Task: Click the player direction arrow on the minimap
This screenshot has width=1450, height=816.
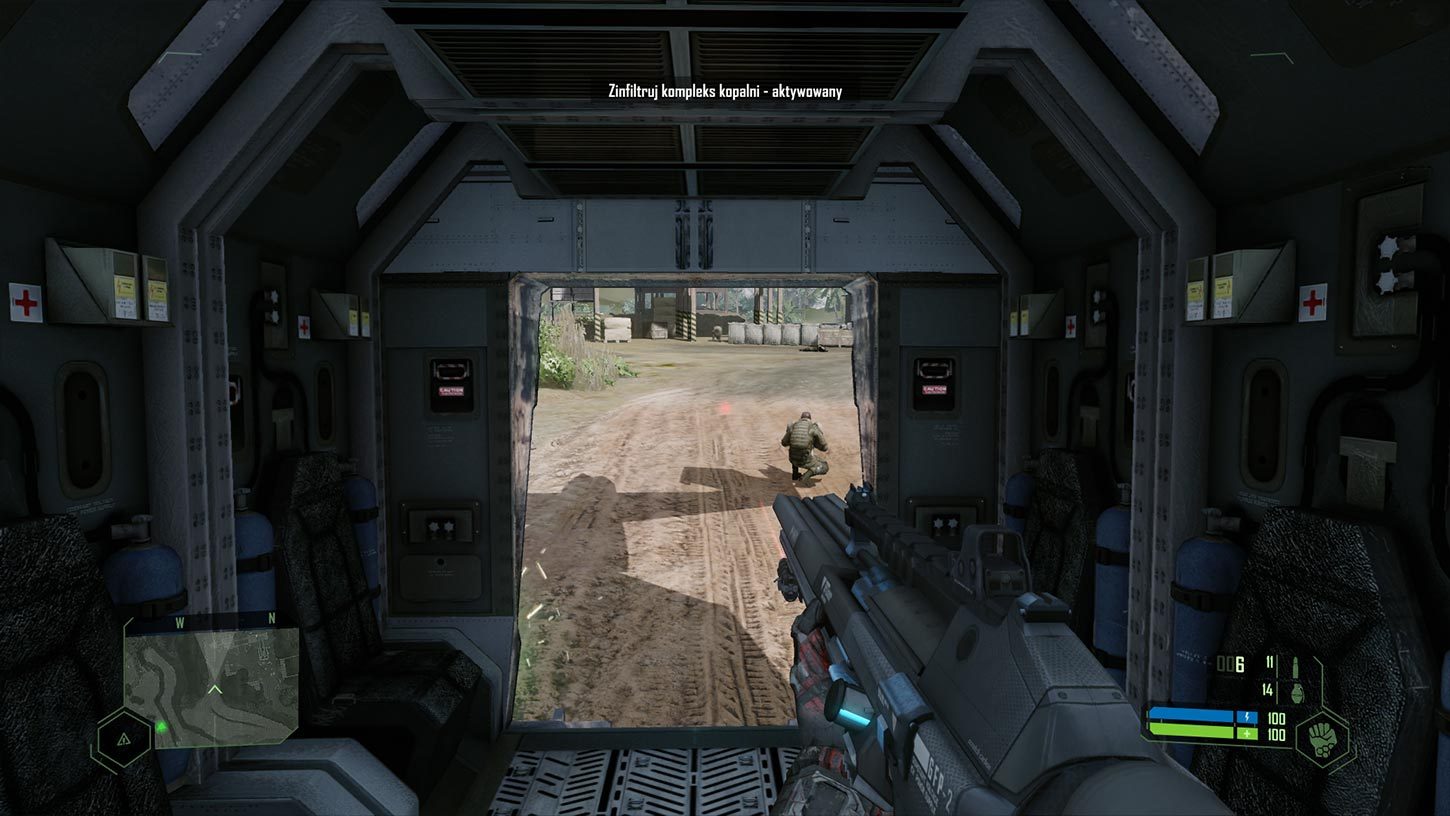Action: 215,689
